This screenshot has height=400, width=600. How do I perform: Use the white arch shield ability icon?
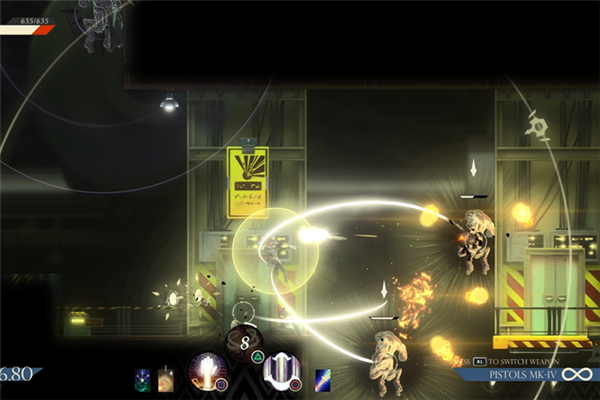pyautogui.click(x=281, y=371)
